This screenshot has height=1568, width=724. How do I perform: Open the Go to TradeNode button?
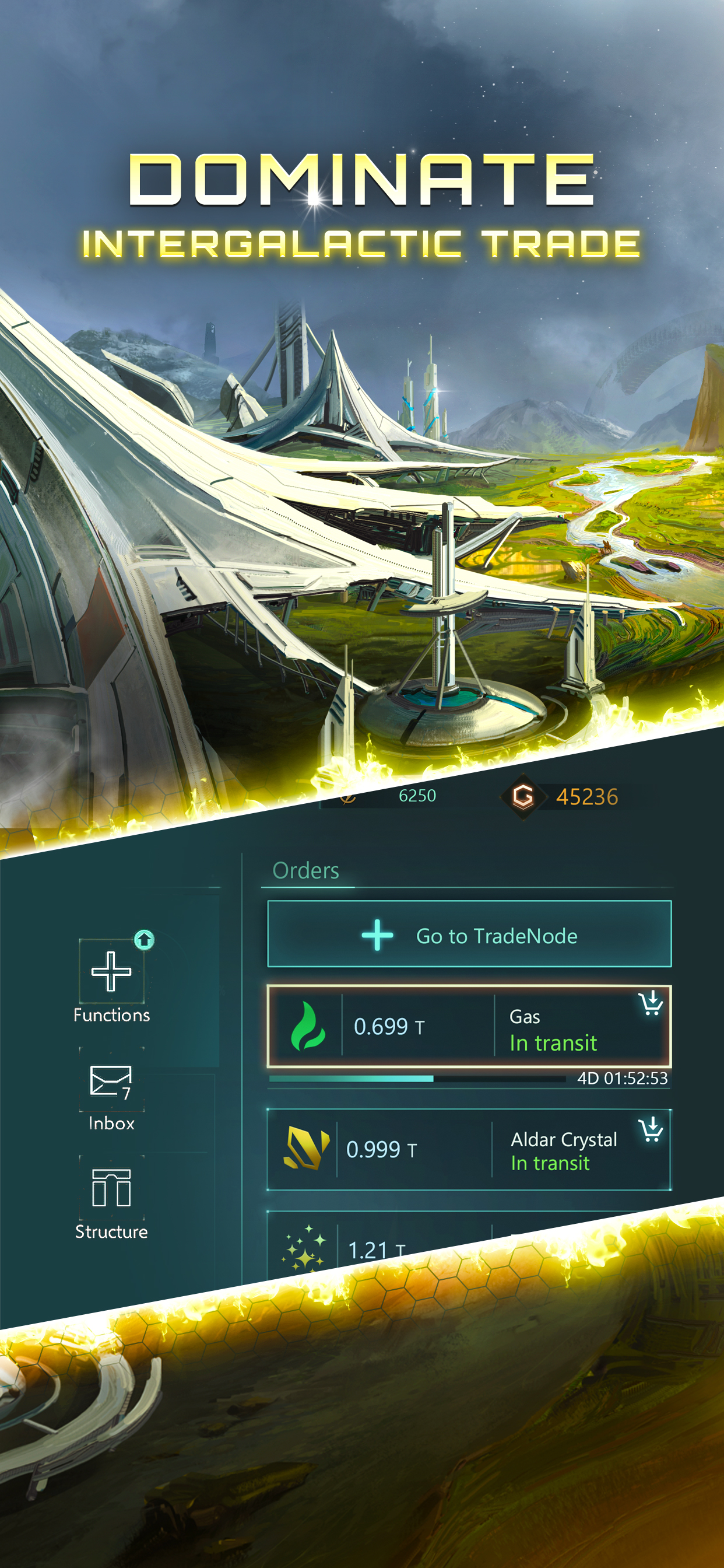click(x=469, y=935)
